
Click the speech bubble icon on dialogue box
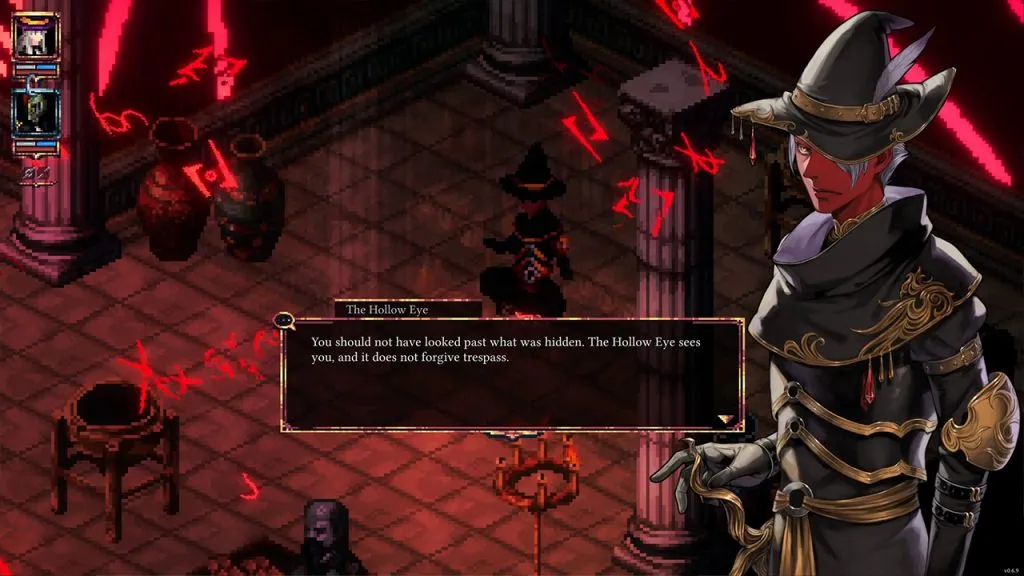coord(283,321)
